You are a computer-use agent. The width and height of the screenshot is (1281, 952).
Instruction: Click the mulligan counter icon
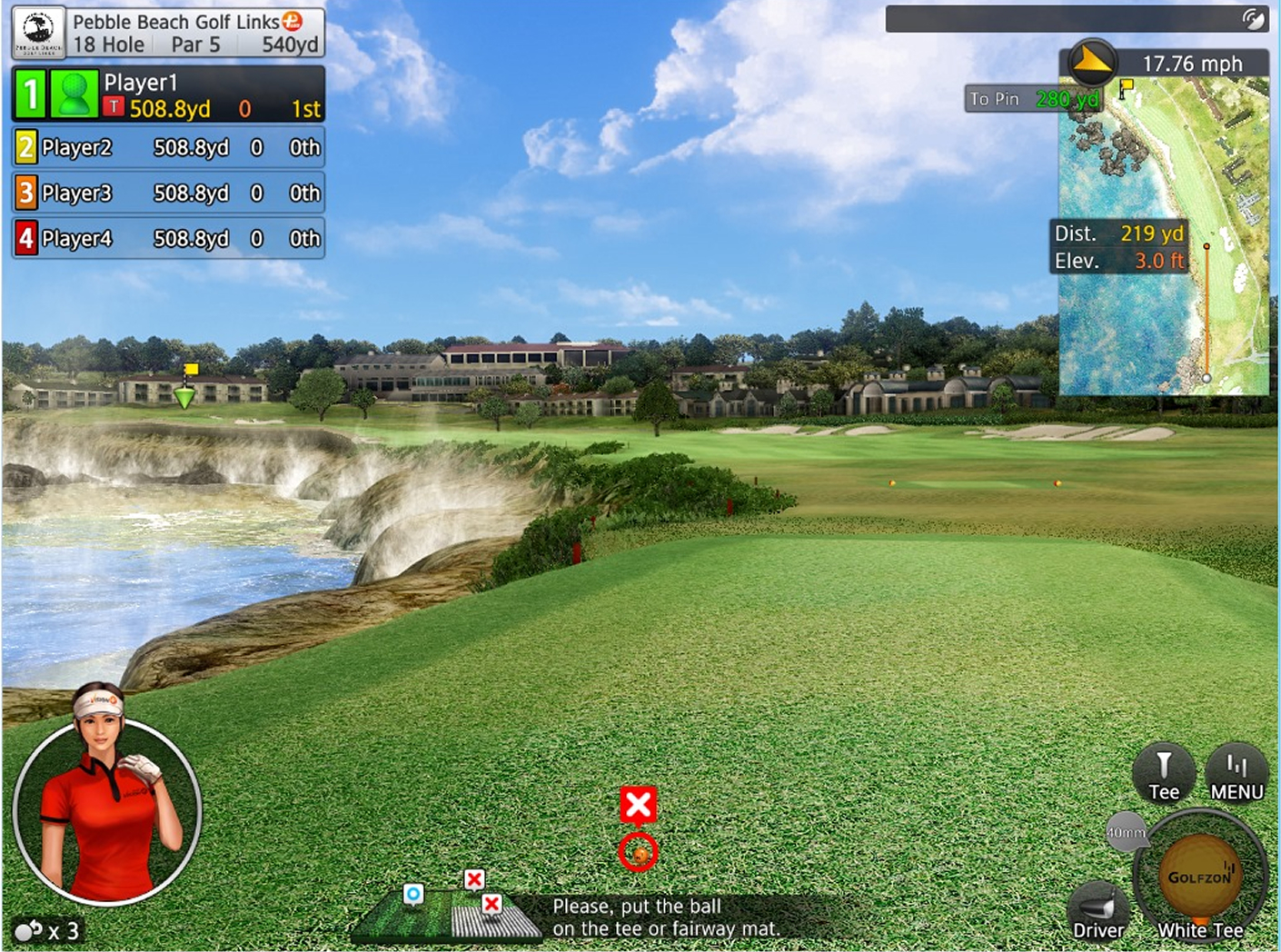30,930
